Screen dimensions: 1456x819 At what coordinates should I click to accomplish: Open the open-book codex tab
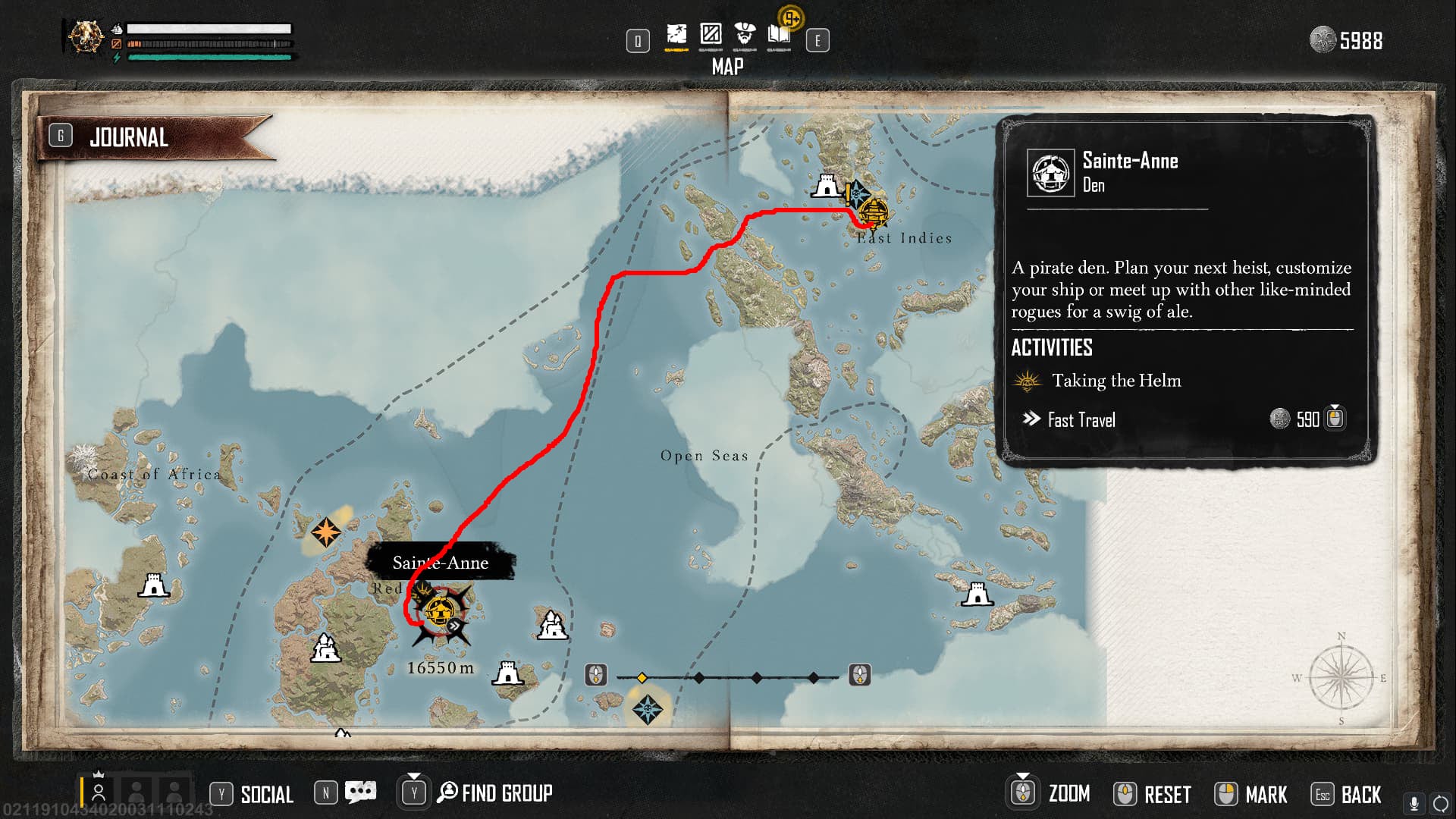point(779,35)
